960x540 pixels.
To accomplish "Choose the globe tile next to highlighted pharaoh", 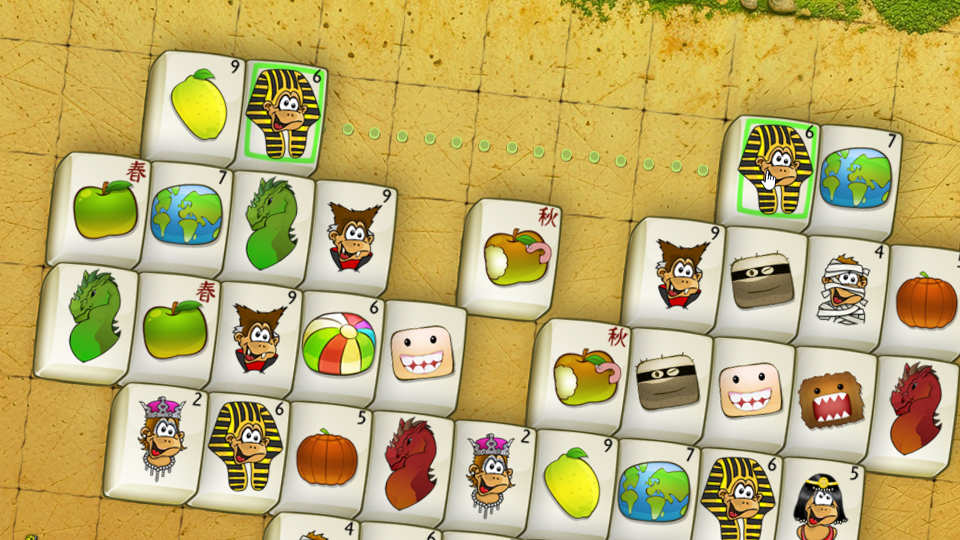I will [x=855, y=177].
